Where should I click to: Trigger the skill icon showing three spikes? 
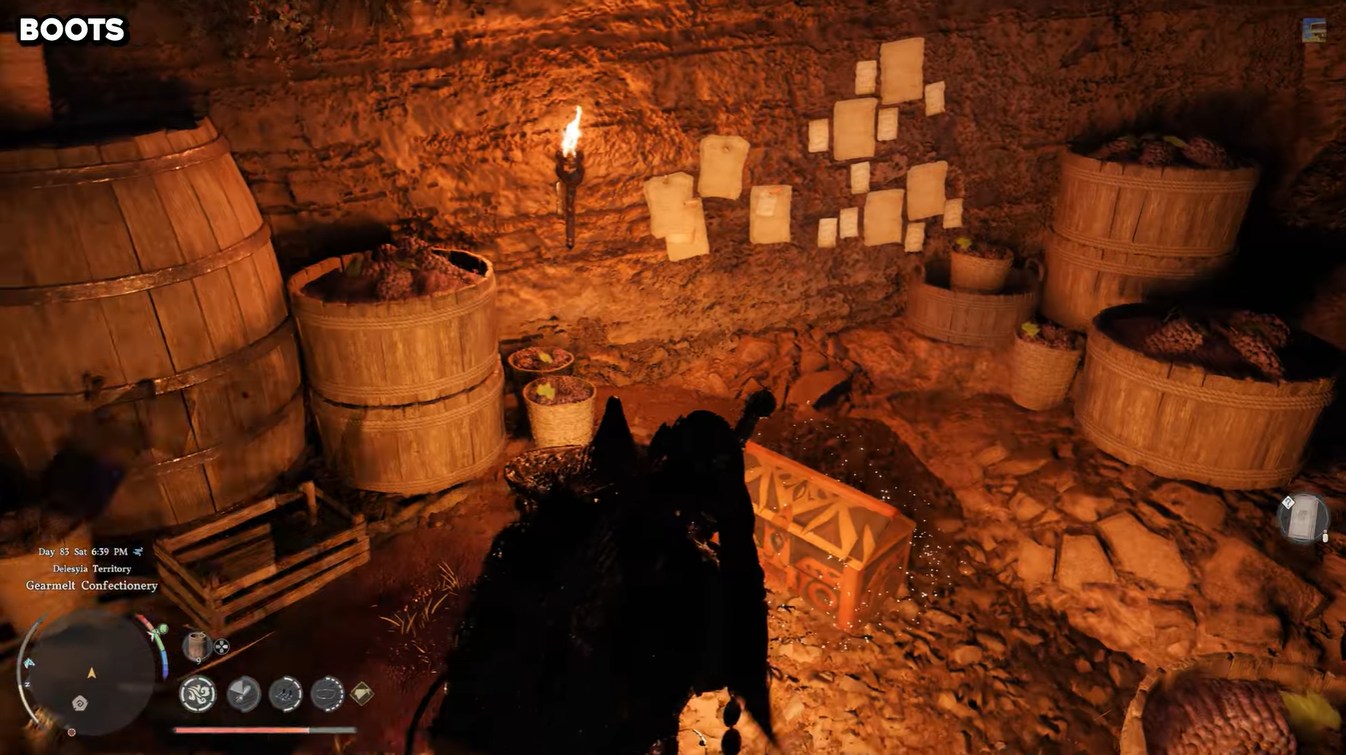pyautogui.click(x=286, y=694)
